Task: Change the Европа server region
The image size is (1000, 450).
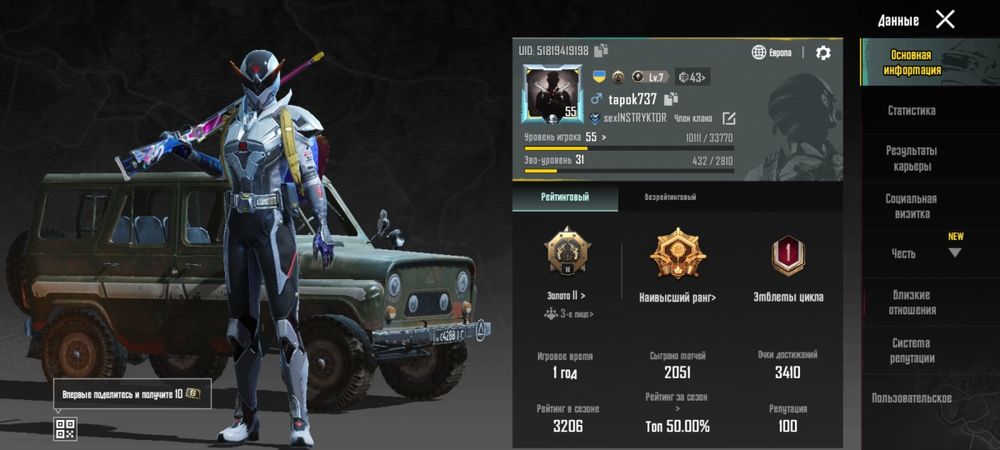Action: click(772, 53)
